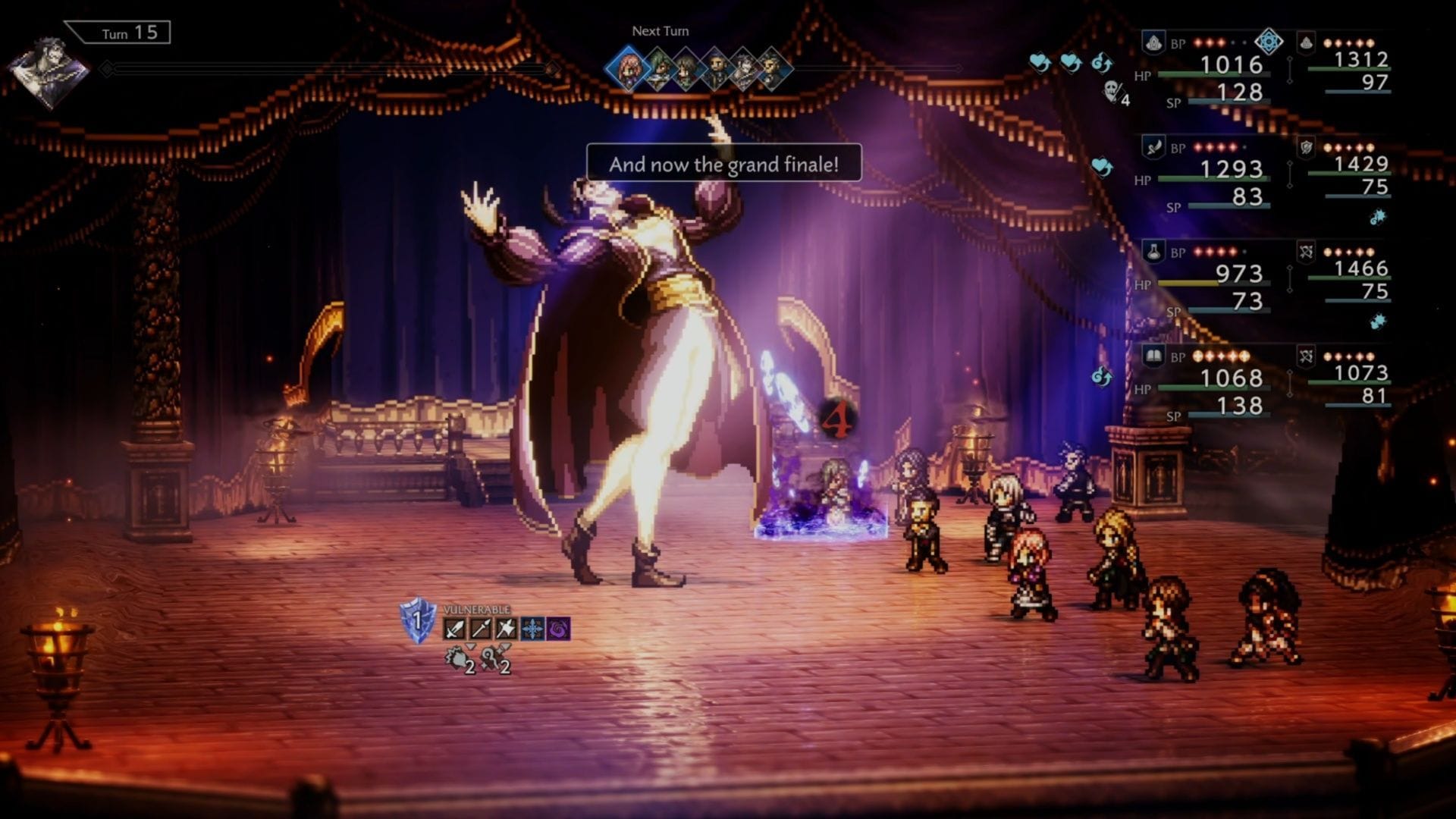Click the sword weakness icon
1456x819 pixels.
[x=454, y=629]
